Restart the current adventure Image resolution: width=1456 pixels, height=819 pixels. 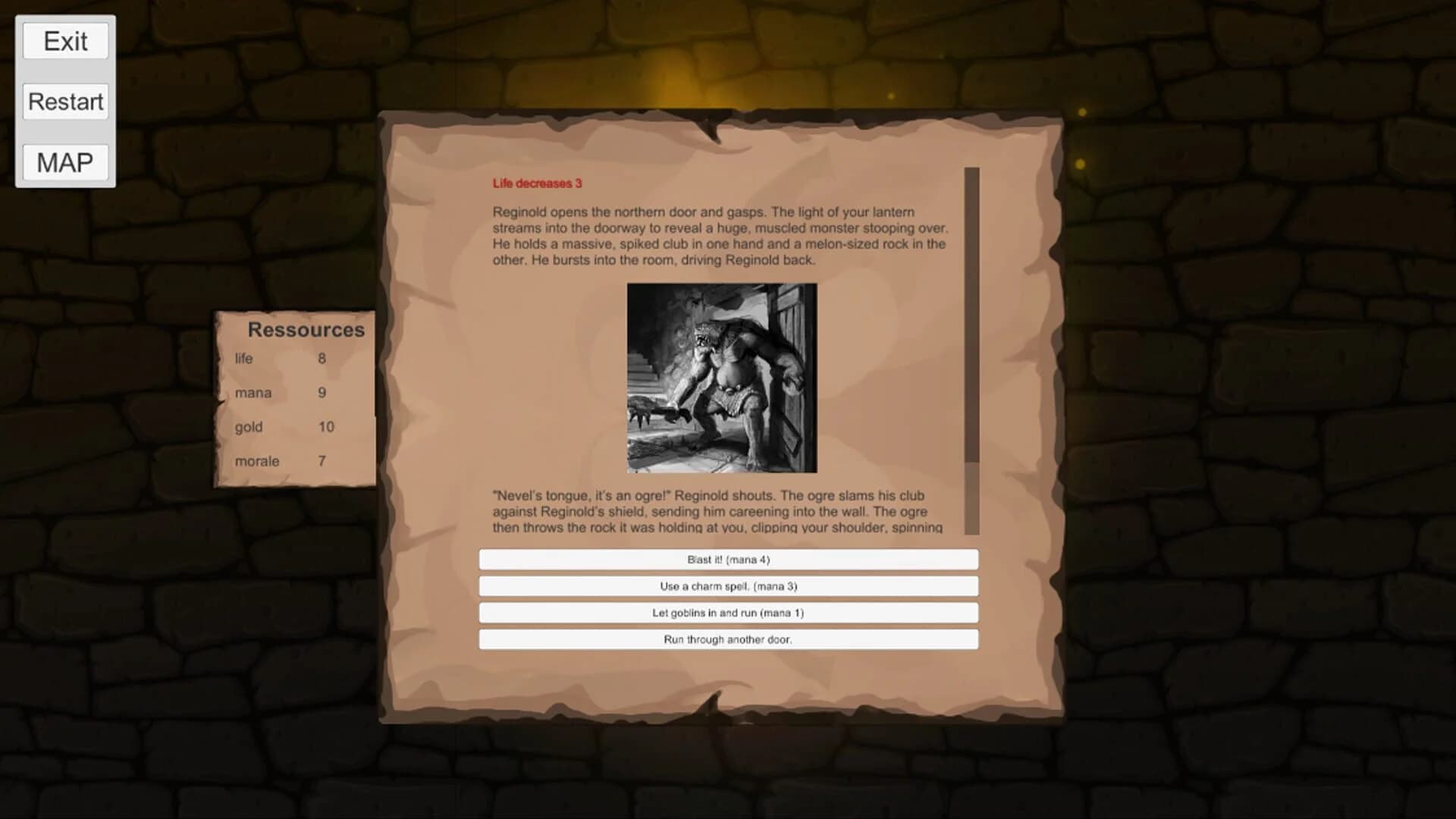[65, 101]
